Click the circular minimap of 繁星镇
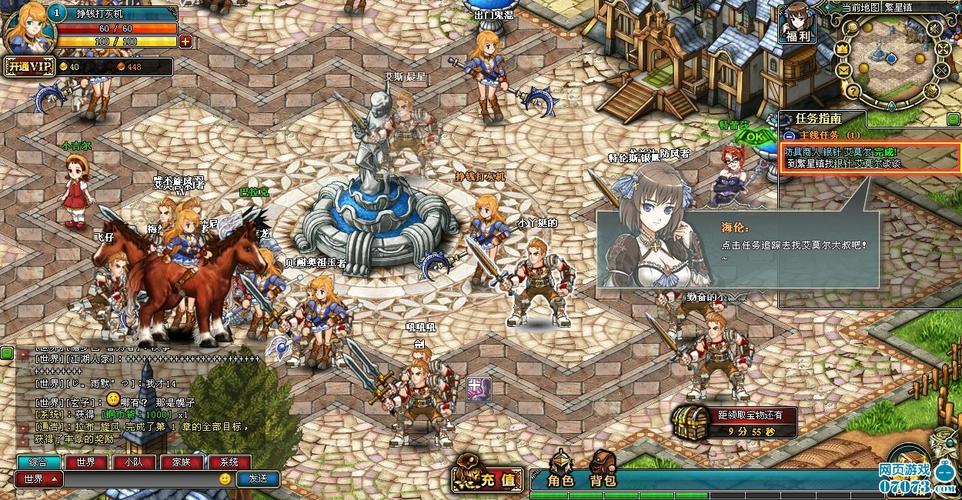This screenshot has height=500, width=962. point(893,62)
